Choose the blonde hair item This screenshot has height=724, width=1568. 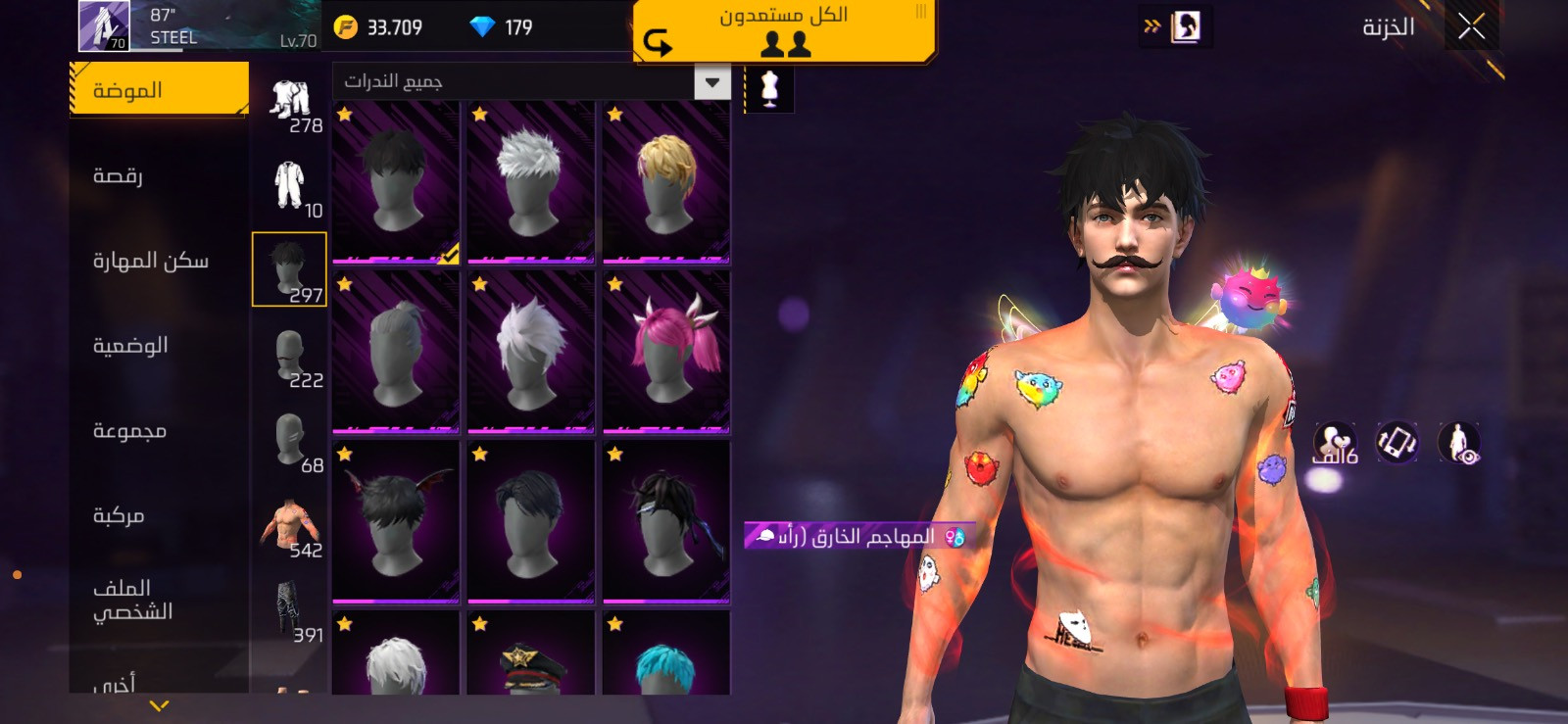click(666, 182)
